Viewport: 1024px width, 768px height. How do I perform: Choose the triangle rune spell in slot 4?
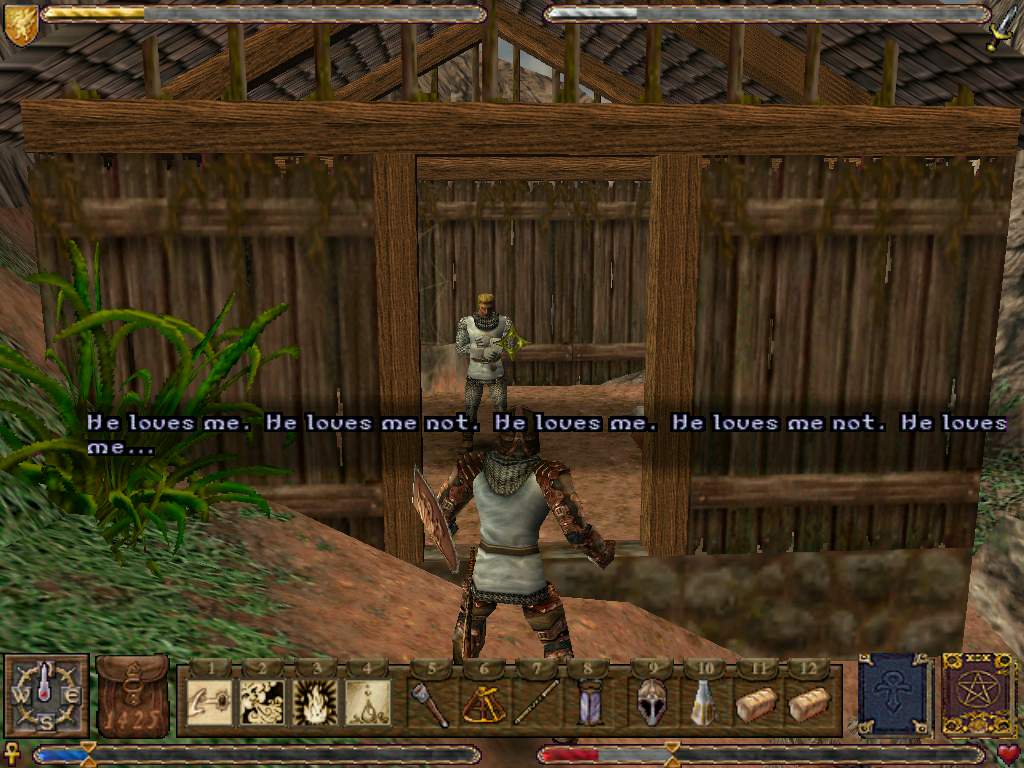367,701
